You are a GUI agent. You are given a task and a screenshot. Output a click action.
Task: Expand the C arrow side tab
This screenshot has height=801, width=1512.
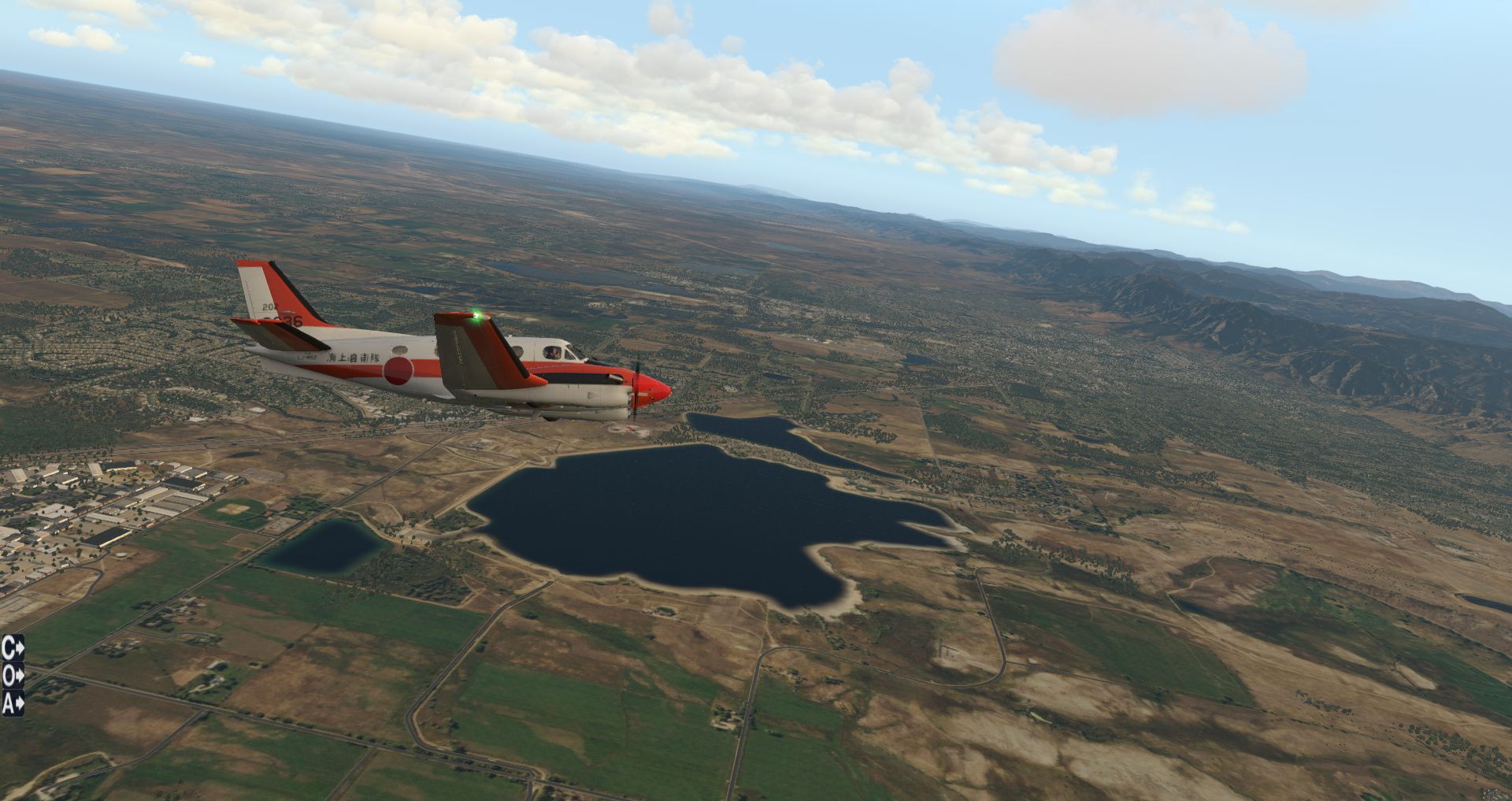tap(13, 648)
